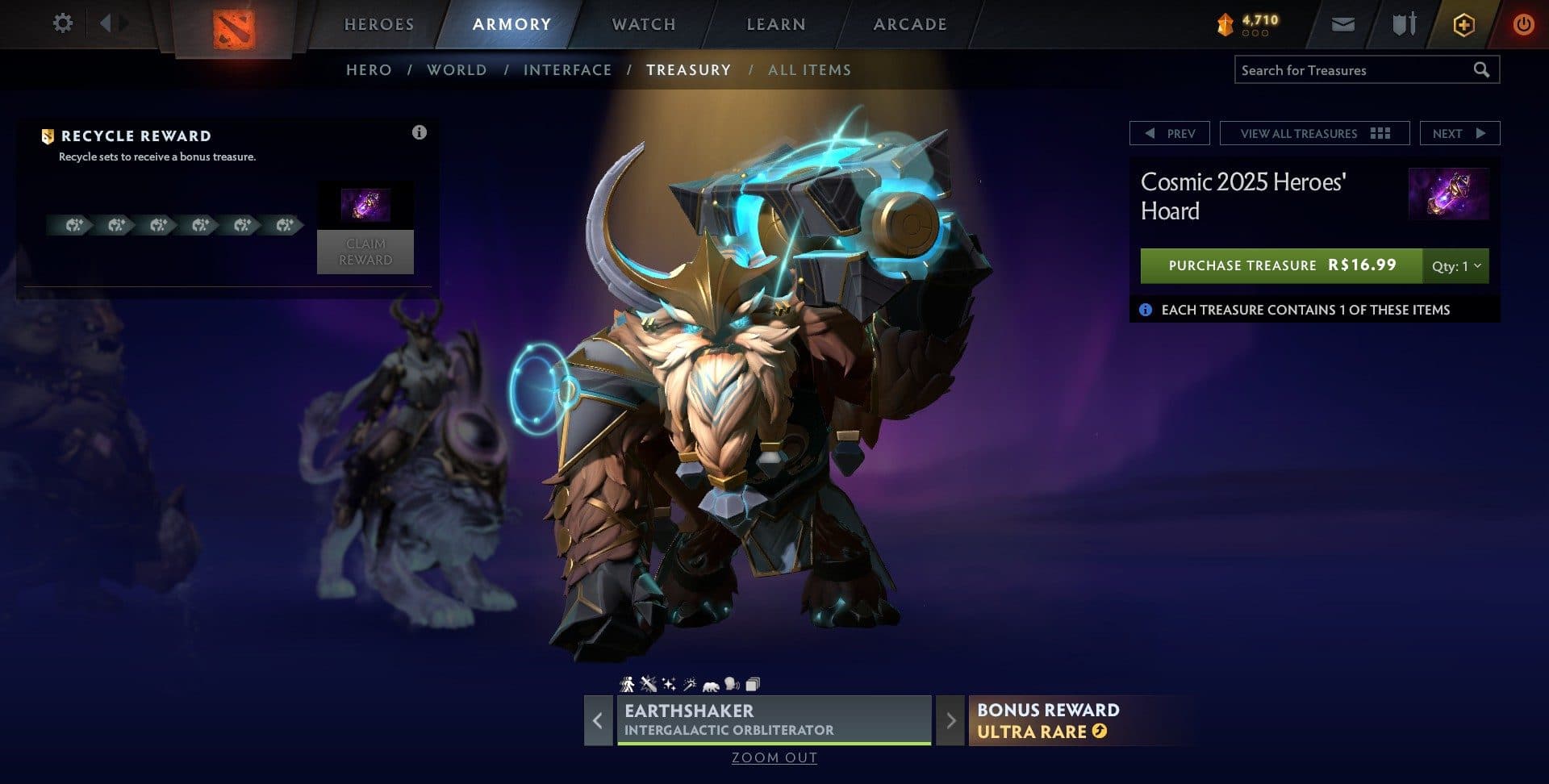This screenshot has width=1549, height=784.
Task: Open the TREASURY breadcrumb section
Action: pos(688,70)
